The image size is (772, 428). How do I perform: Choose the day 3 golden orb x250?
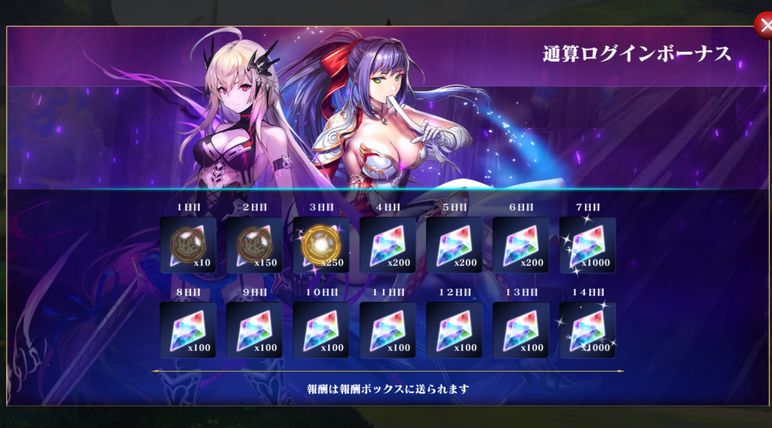320,245
